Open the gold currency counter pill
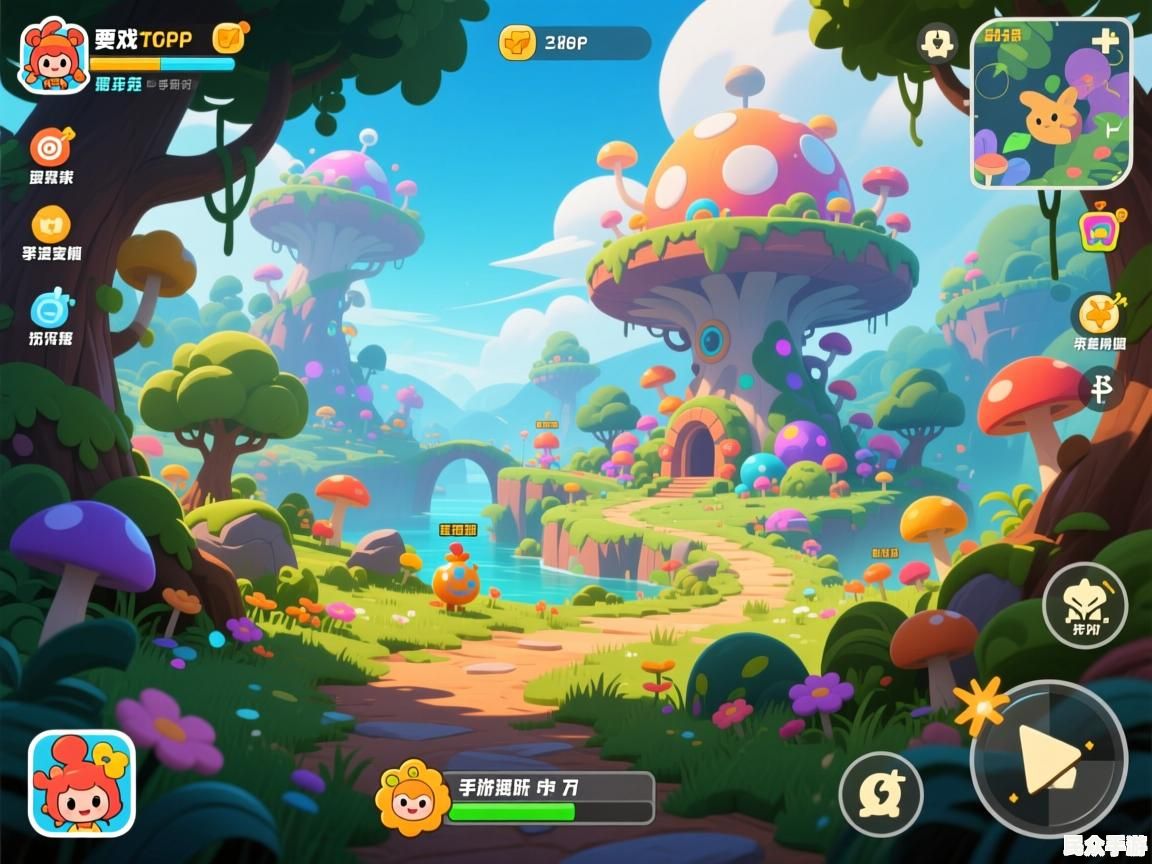The width and height of the screenshot is (1152, 864). coord(574,43)
